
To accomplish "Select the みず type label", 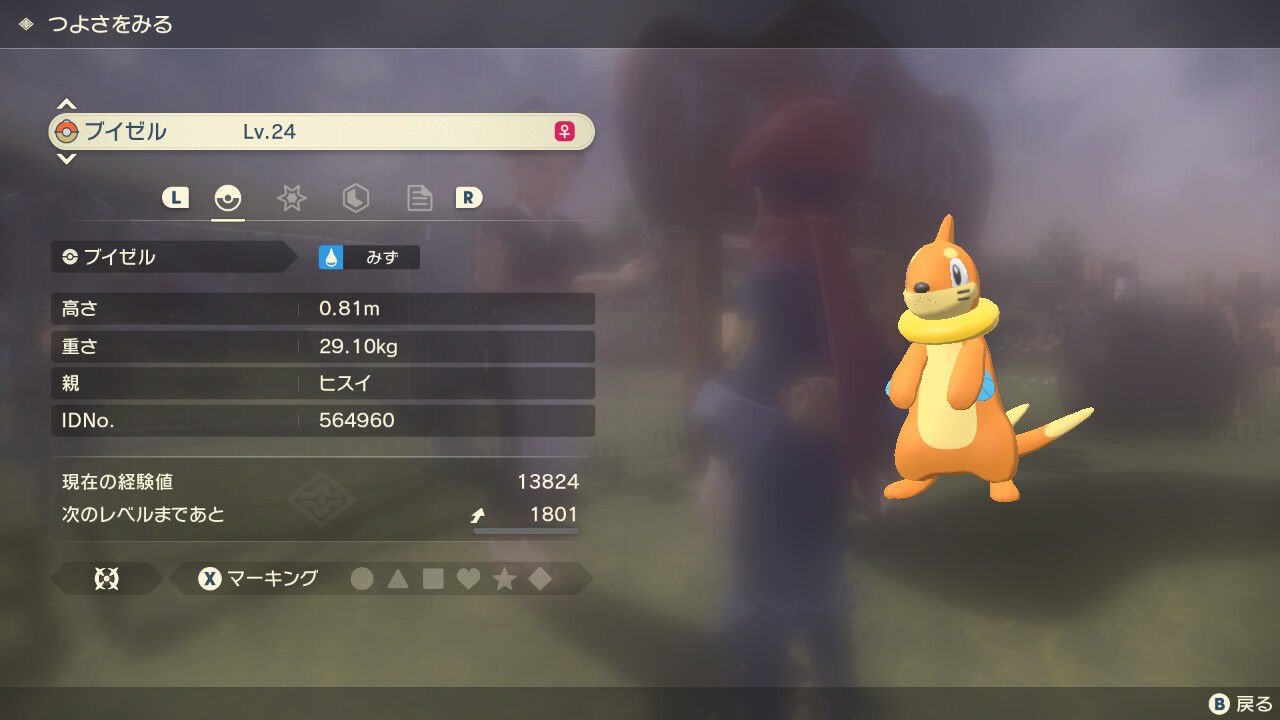I will point(384,256).
